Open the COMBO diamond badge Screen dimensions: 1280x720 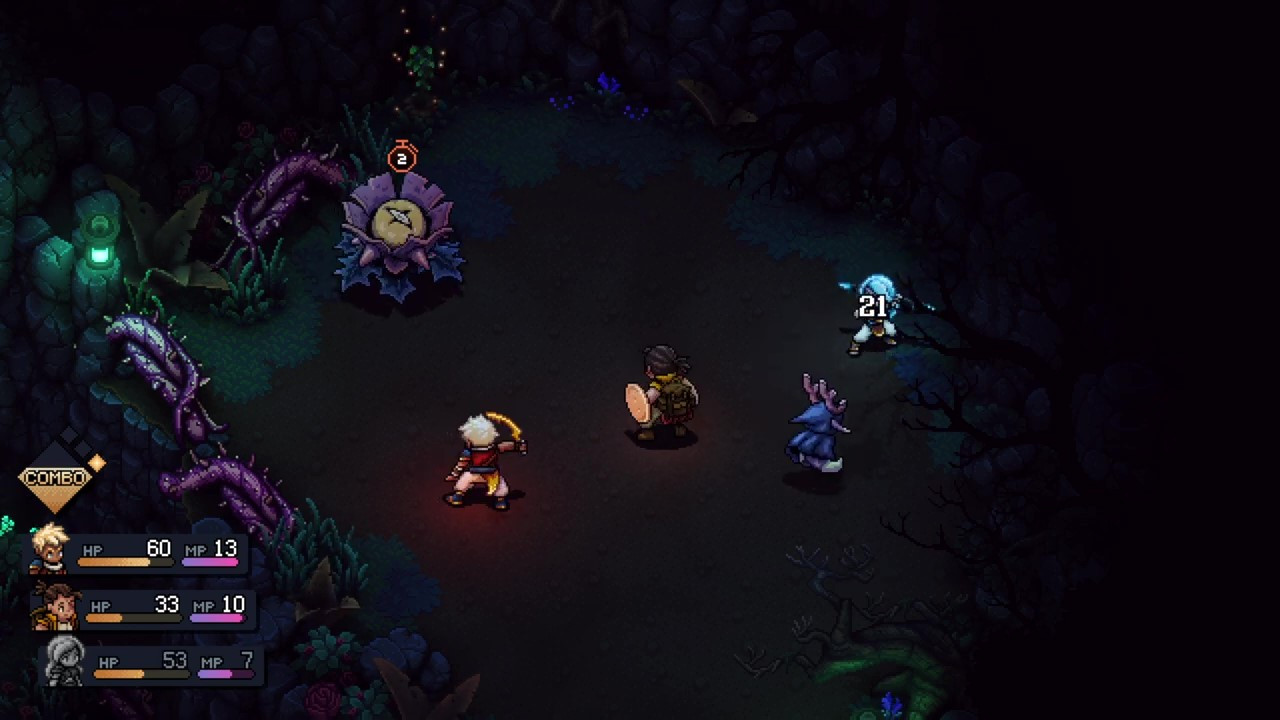click(56, 478)
